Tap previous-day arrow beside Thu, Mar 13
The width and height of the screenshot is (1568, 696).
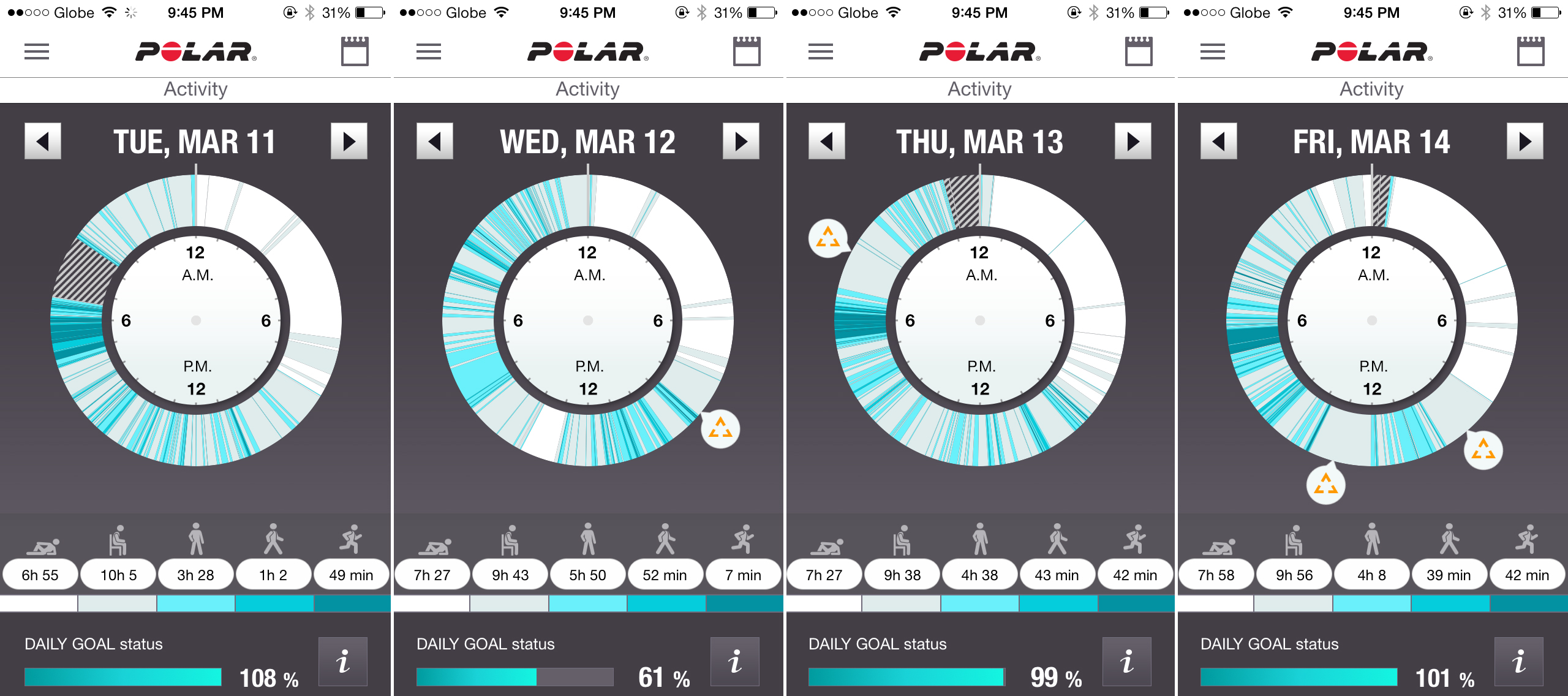(x=827, y=142)
